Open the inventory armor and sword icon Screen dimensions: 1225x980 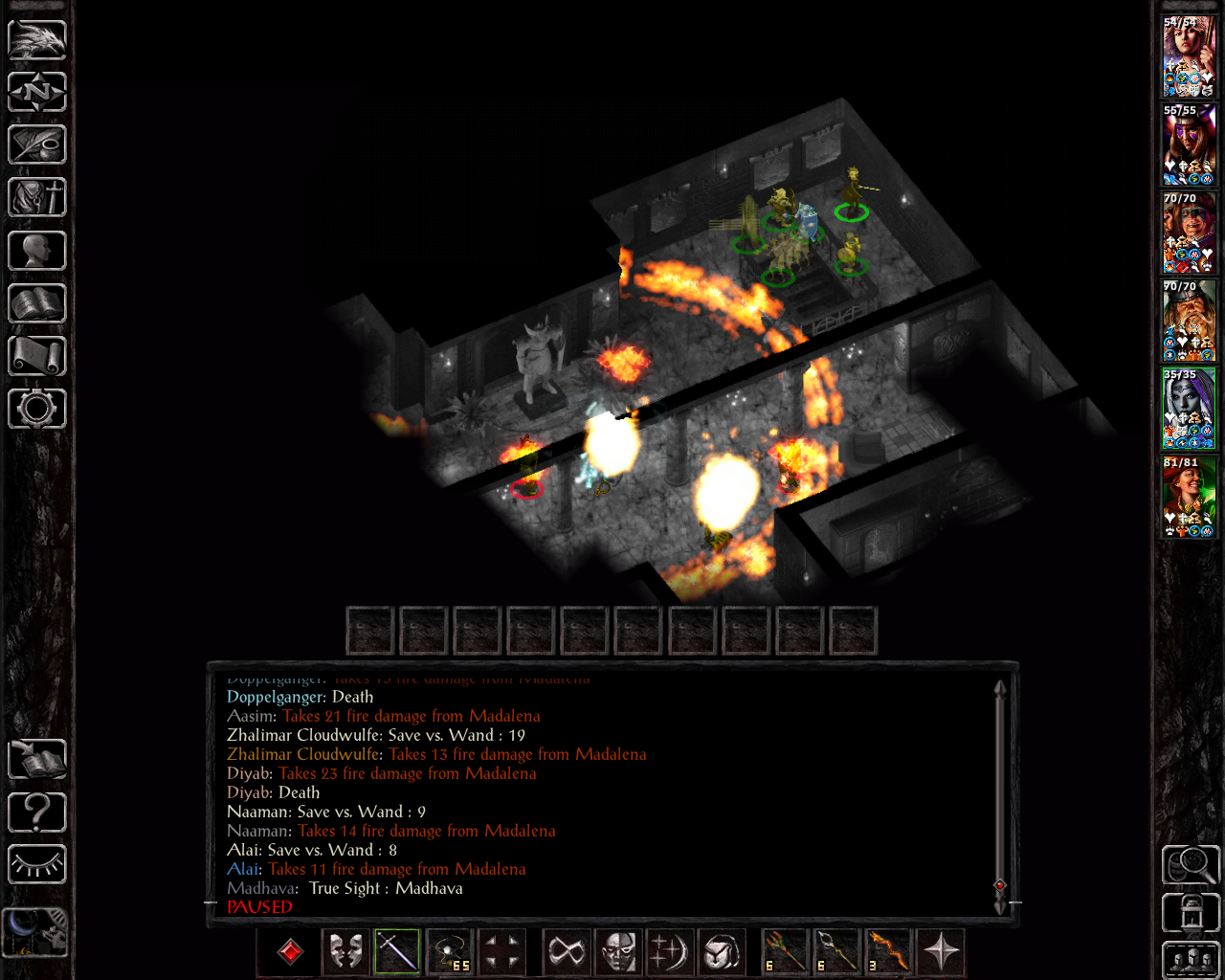click(37, 198)
